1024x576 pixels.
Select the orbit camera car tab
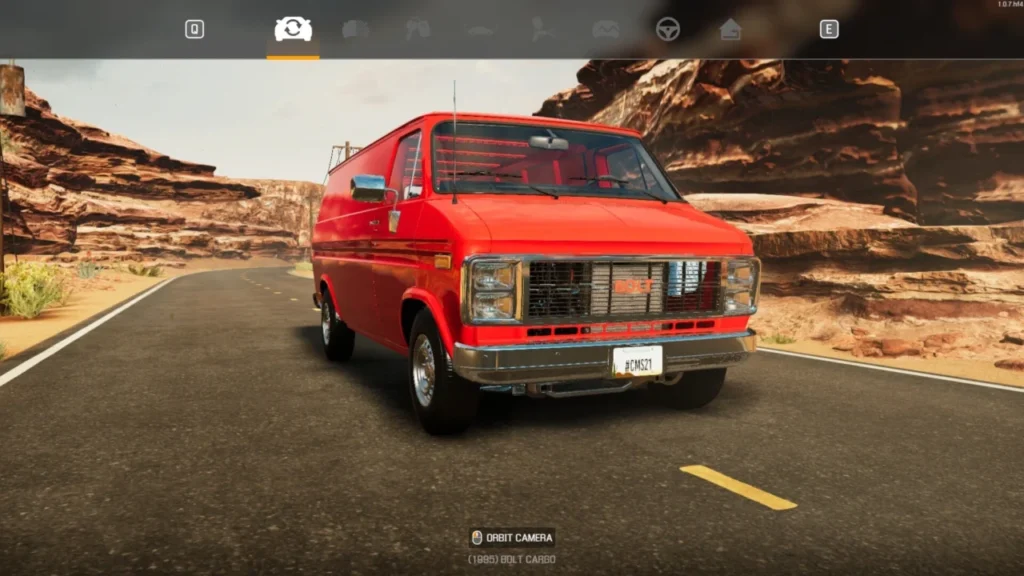click(293, 30)
